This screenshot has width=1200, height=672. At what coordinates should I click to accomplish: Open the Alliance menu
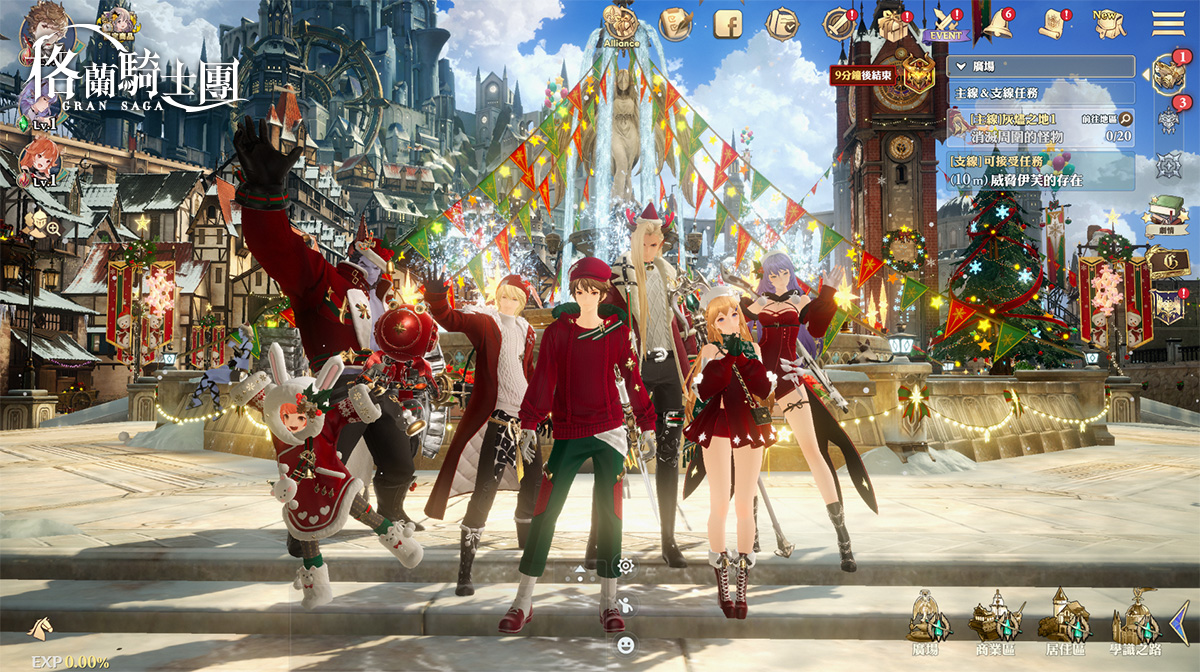point(621,23)
